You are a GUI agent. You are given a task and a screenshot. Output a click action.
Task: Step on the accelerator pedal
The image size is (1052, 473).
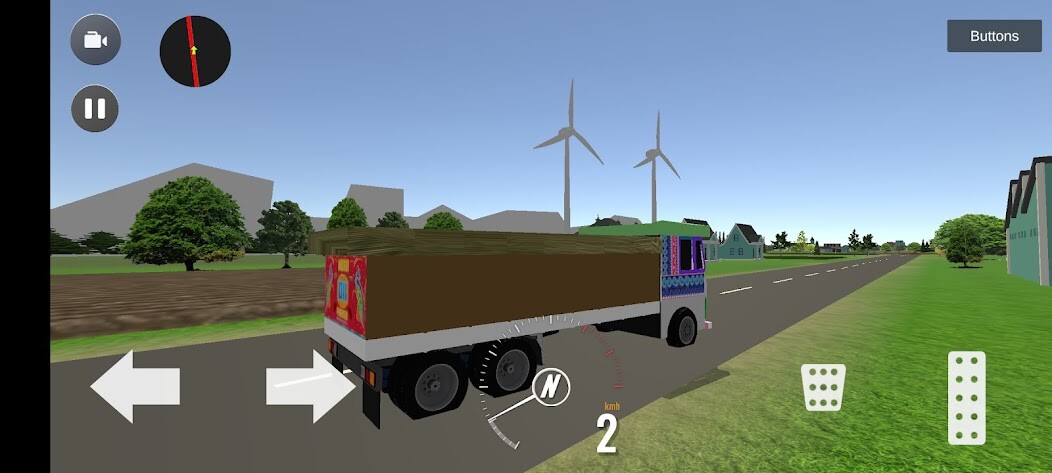click(966, 397)
